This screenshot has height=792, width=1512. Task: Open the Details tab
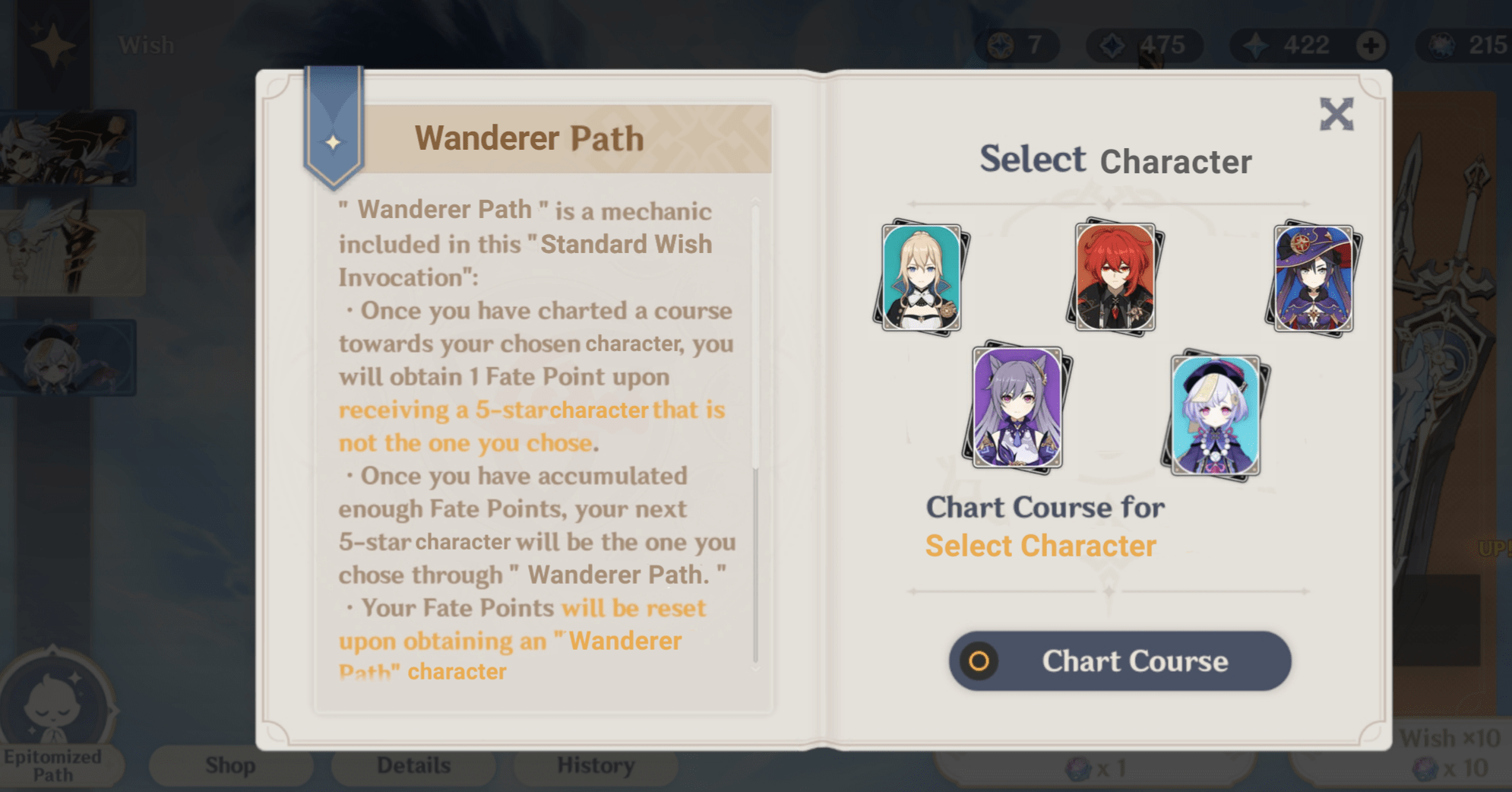pyautogui.click(x=413, y=765)
